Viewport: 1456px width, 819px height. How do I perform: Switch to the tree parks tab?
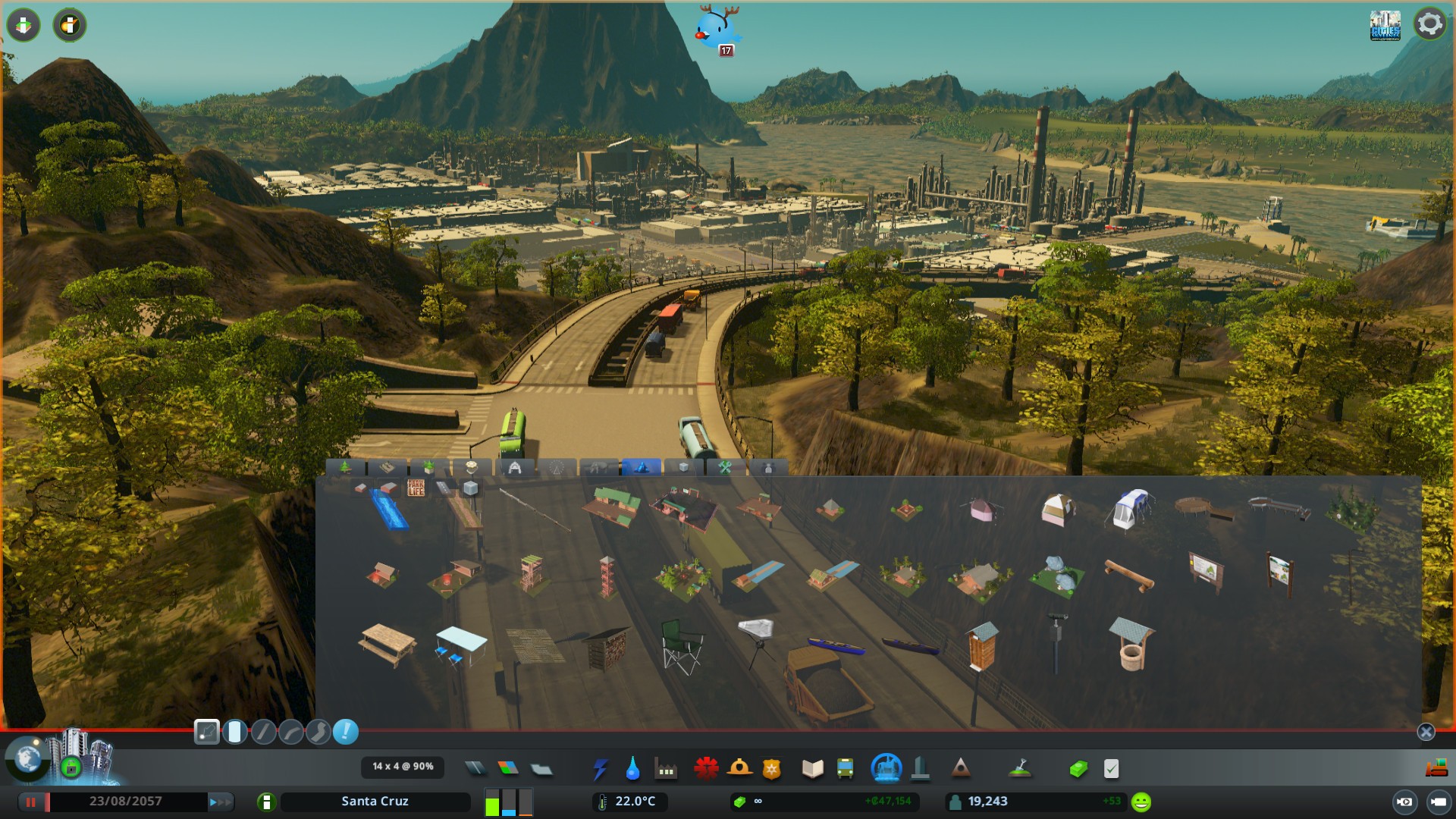point(345,467)
